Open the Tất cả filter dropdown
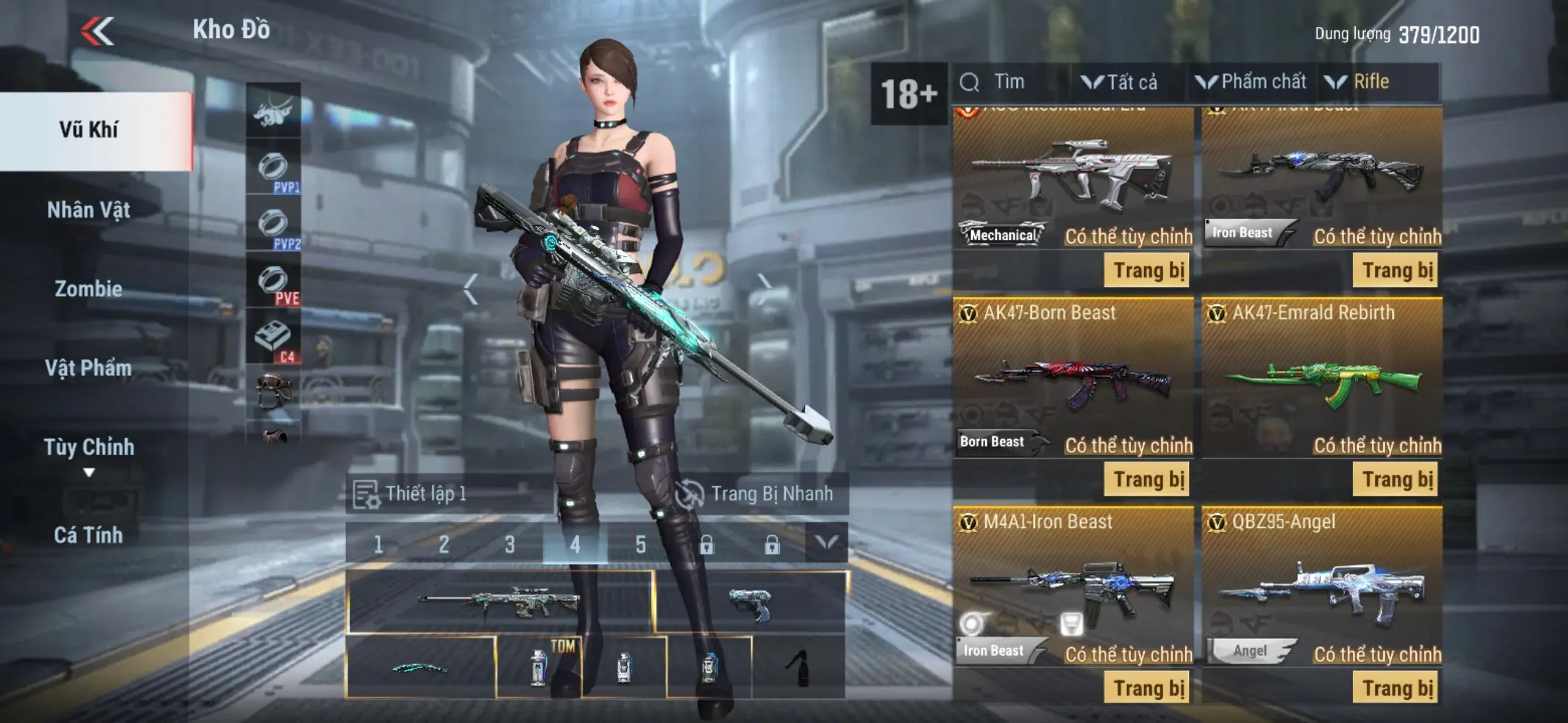The height and width of the screenshot is (723, 1568). pyautogui.click(x=1120, y=82)
